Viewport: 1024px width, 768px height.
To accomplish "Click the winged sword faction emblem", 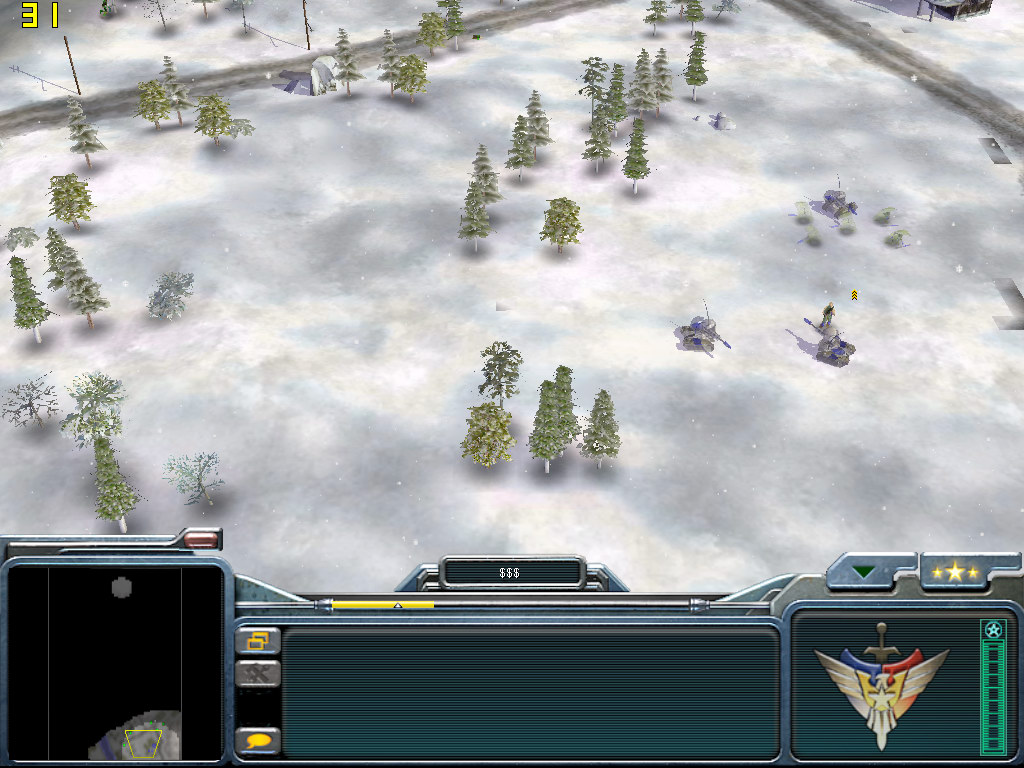I will [881, 686].
